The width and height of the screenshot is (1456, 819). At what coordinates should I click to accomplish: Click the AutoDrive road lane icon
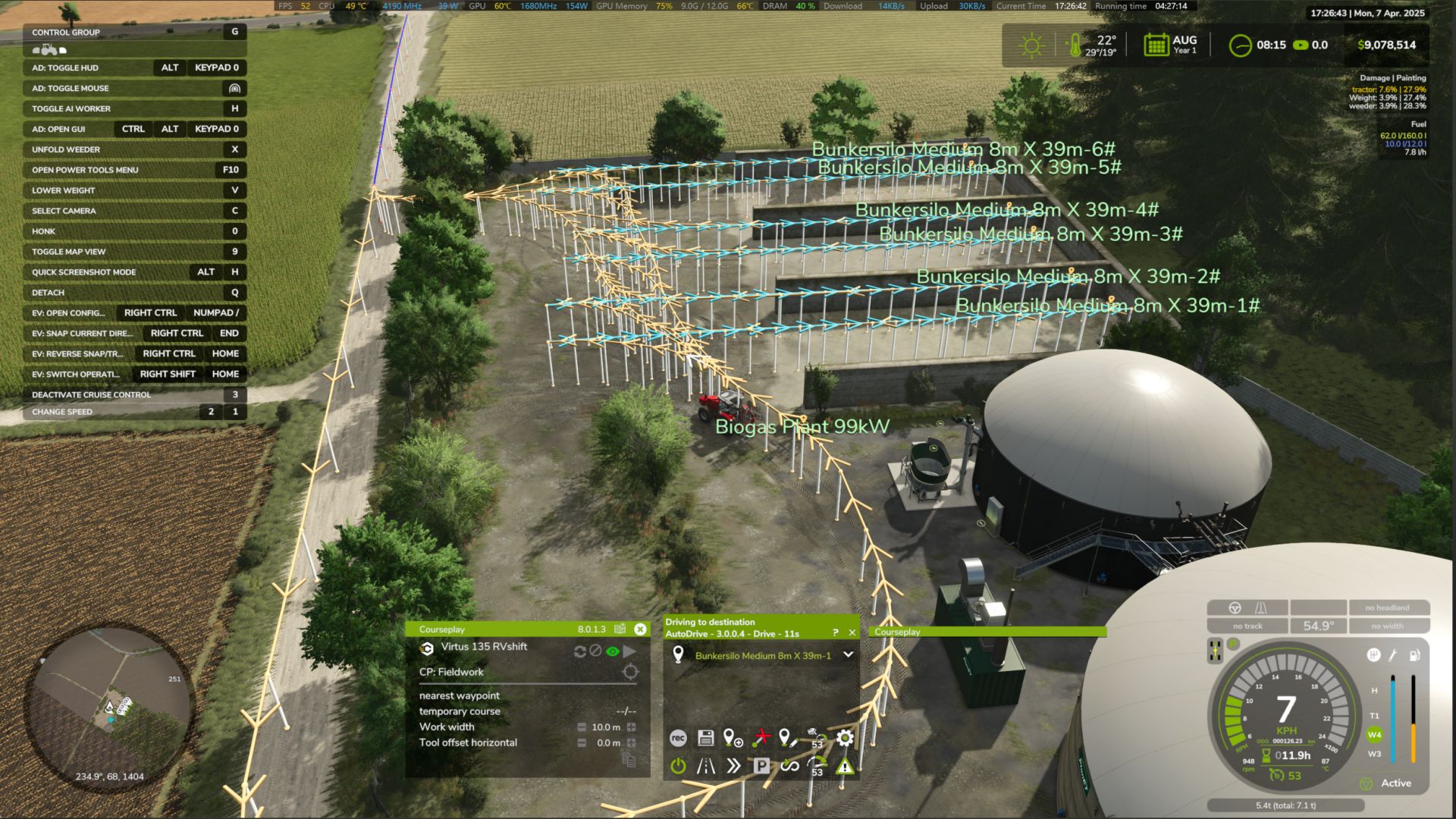(706, 766)
